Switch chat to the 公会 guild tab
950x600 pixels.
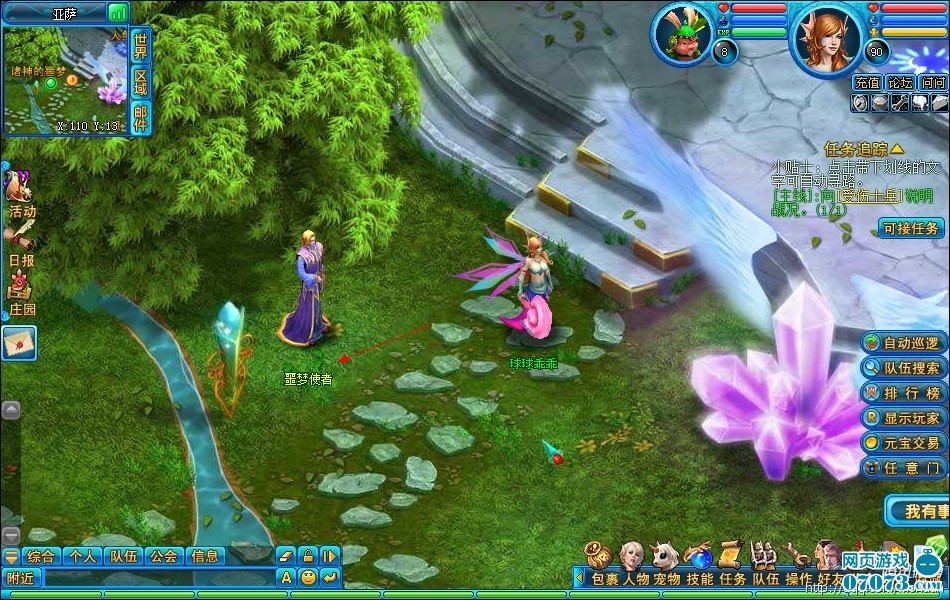pyautogui.click(x=163, y=556)
